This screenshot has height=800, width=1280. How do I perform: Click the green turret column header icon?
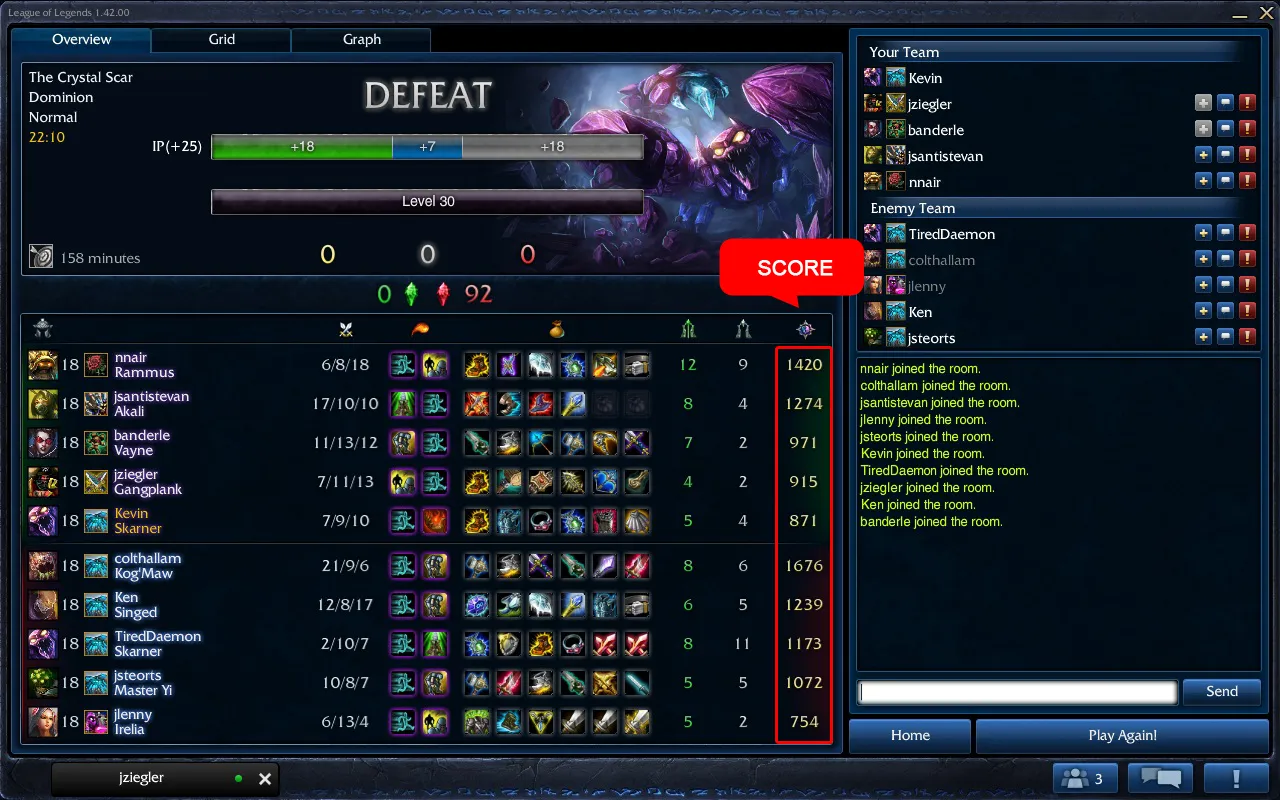pyautogui.click(x=688, y=330)
